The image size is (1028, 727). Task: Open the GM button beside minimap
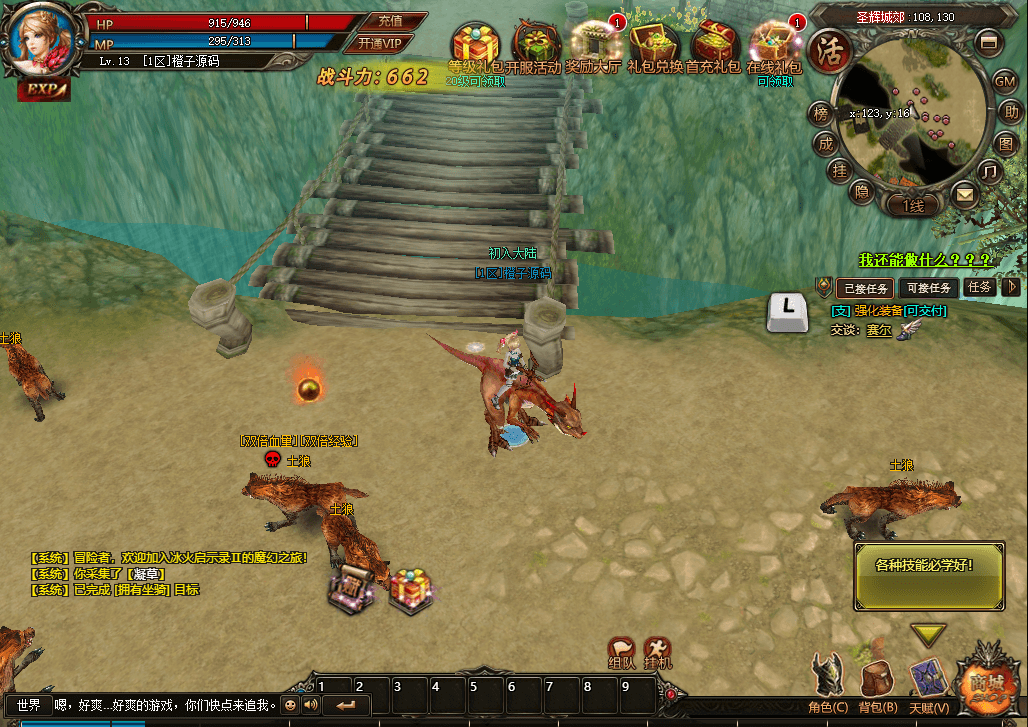point(1005,80)
